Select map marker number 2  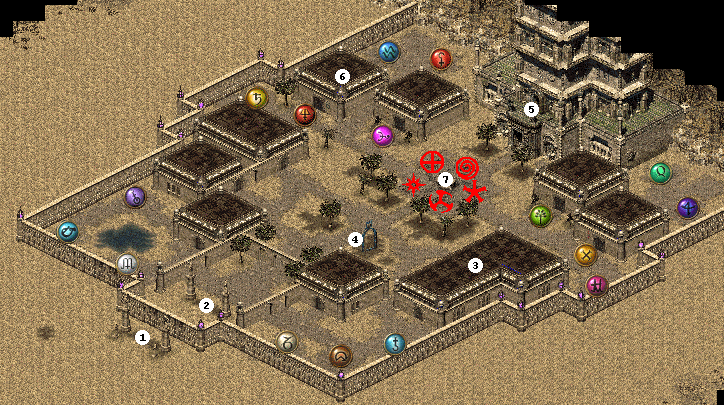tap(207, 305)
